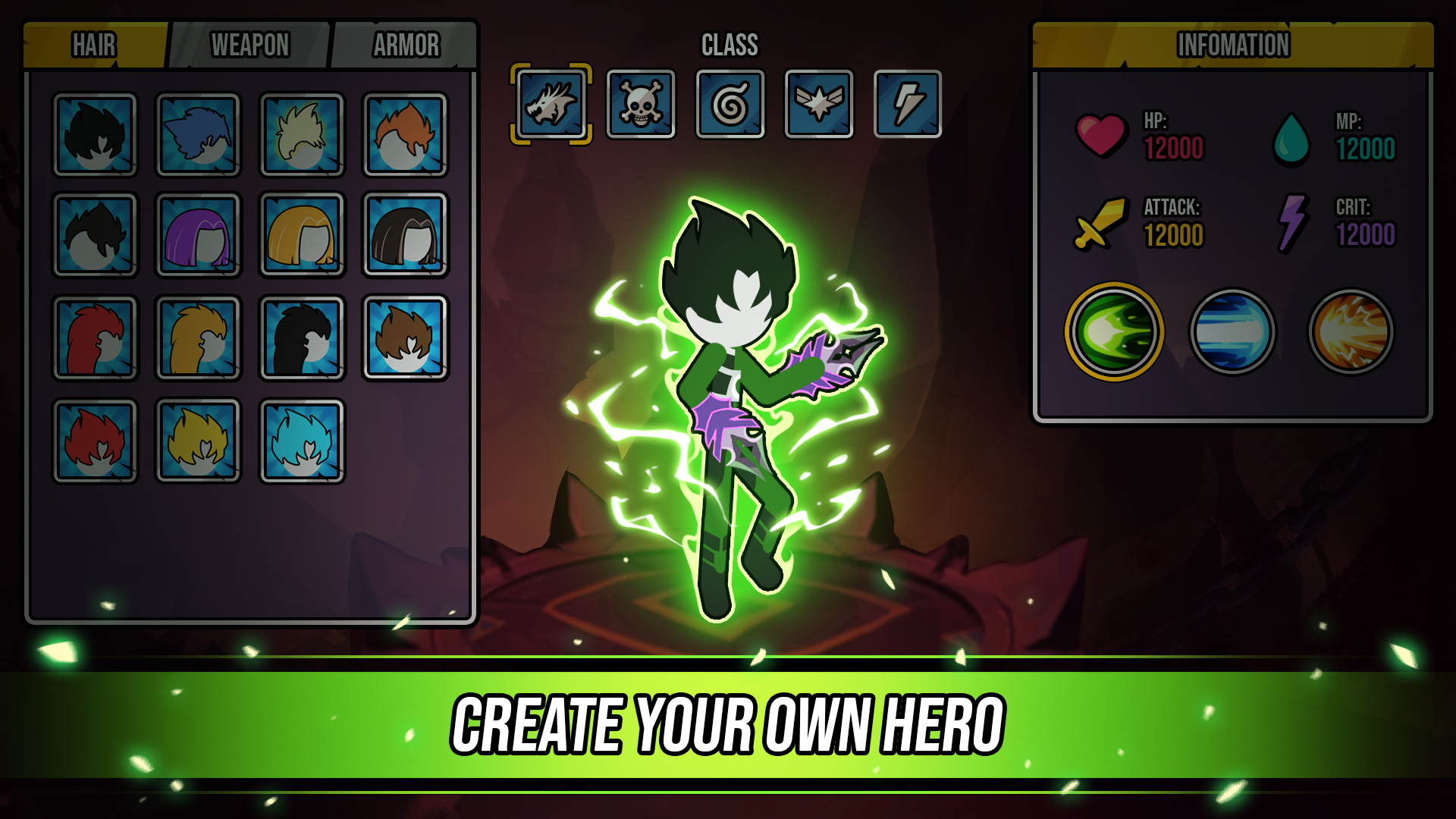Choose the lightning bolt class
Screen dimensions: 1456x819
click(907, 104)
